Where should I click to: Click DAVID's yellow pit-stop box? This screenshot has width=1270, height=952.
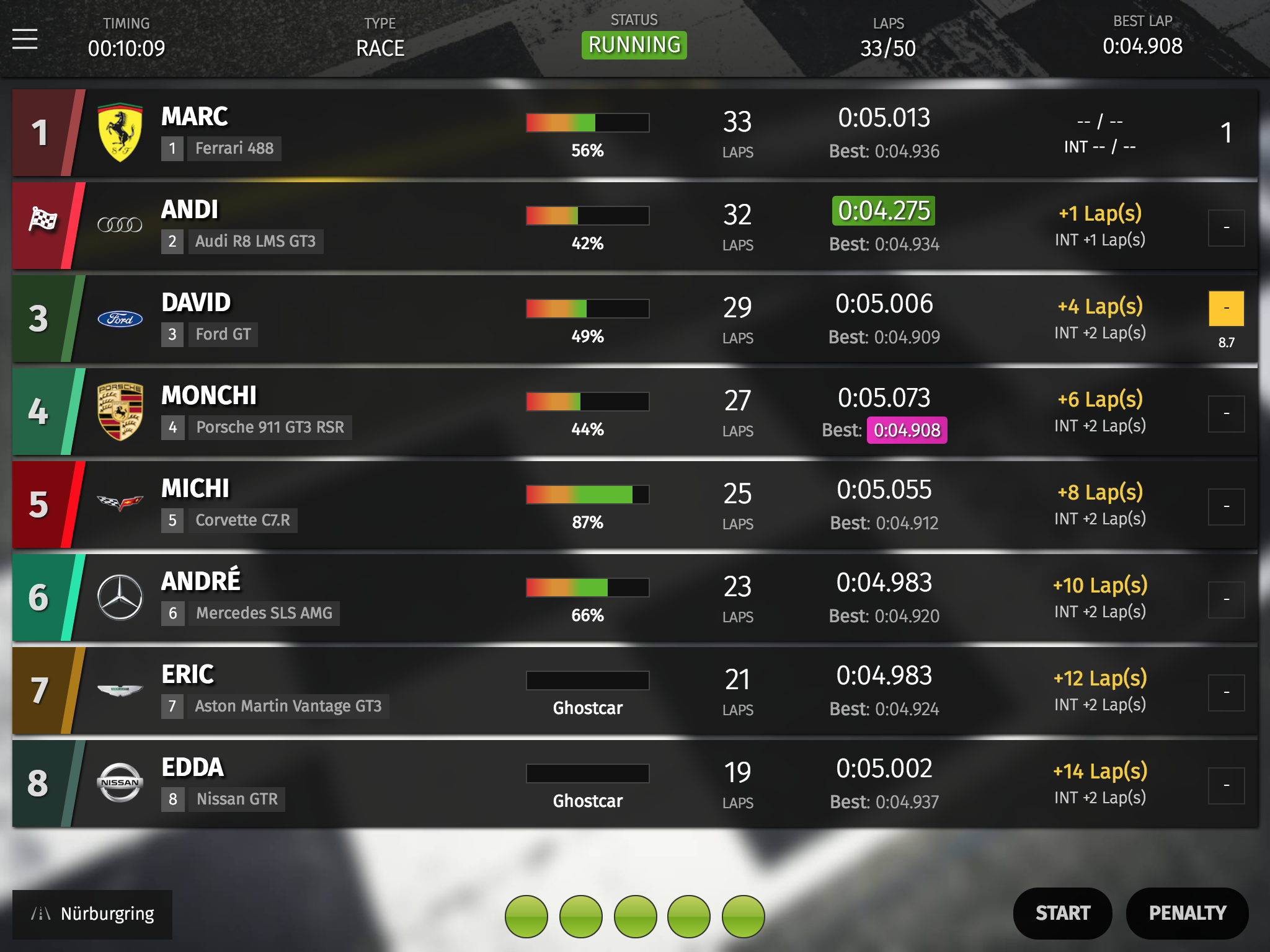coord(1226,309)
